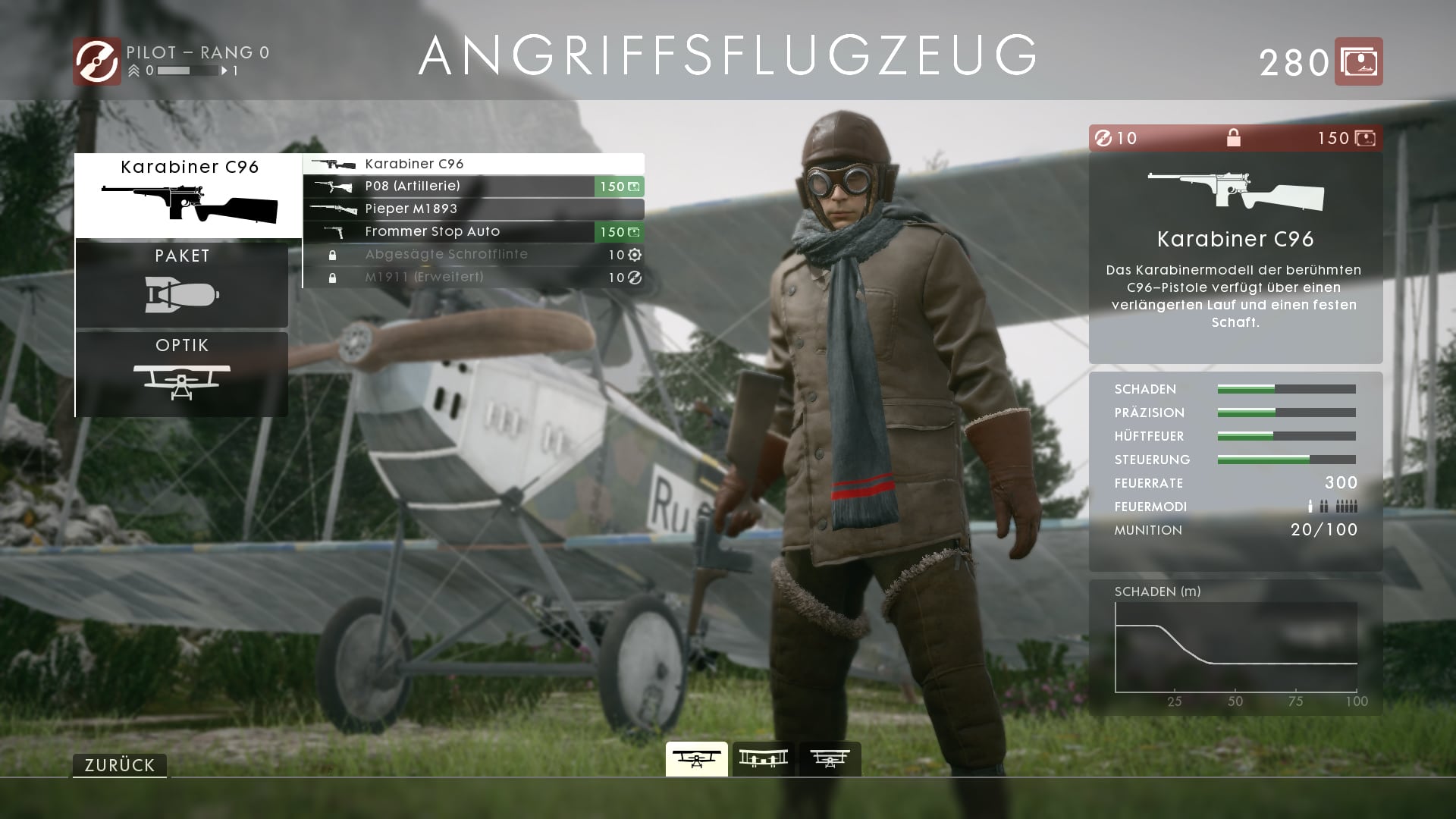
Task: Choose Karabiner C96 from the weapon list
Action: [474, 164]
